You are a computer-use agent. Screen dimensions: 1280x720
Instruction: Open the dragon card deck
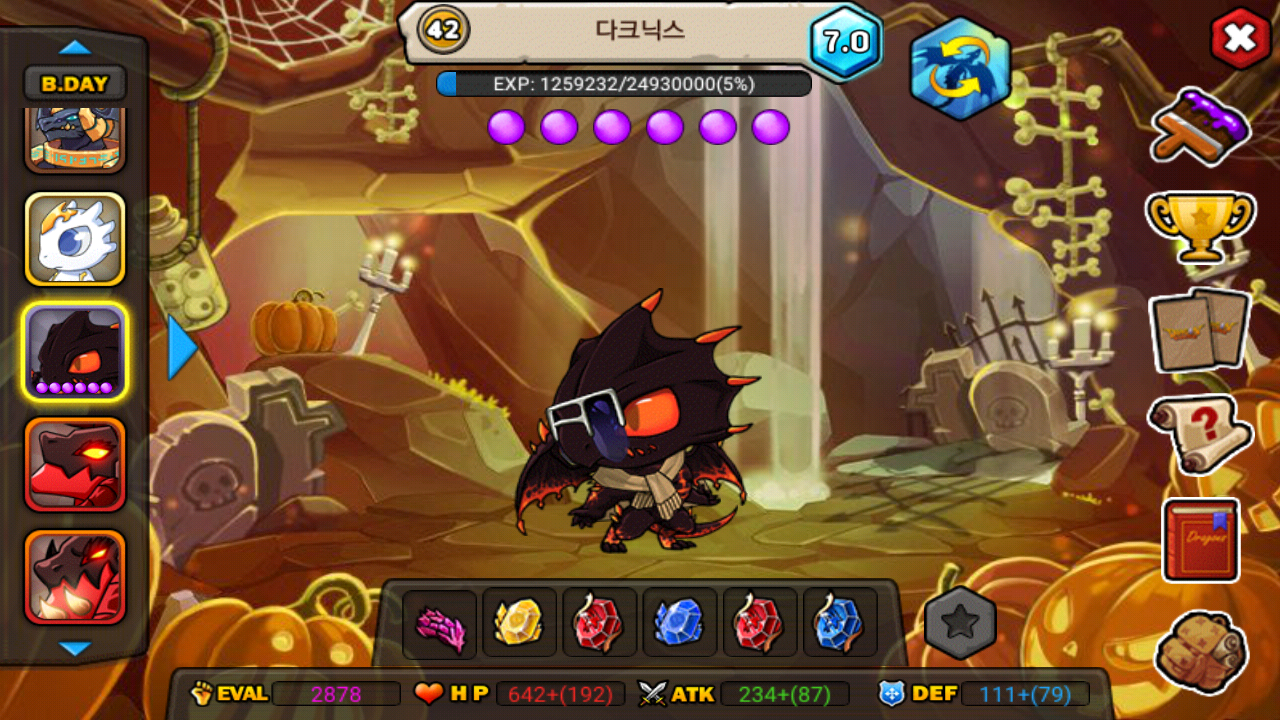point(1200,330)
